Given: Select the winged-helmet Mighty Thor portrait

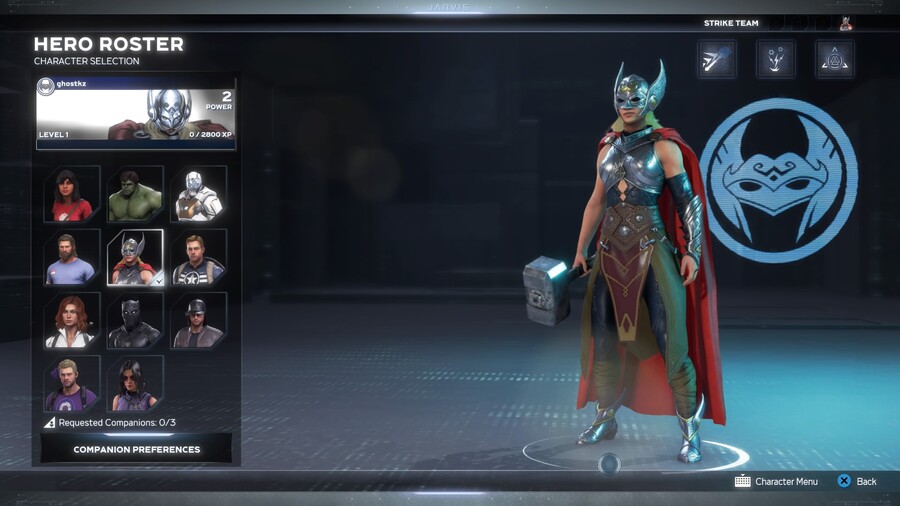Looking at the screenshot, I should pyautogui.click(x=135, y=258).
